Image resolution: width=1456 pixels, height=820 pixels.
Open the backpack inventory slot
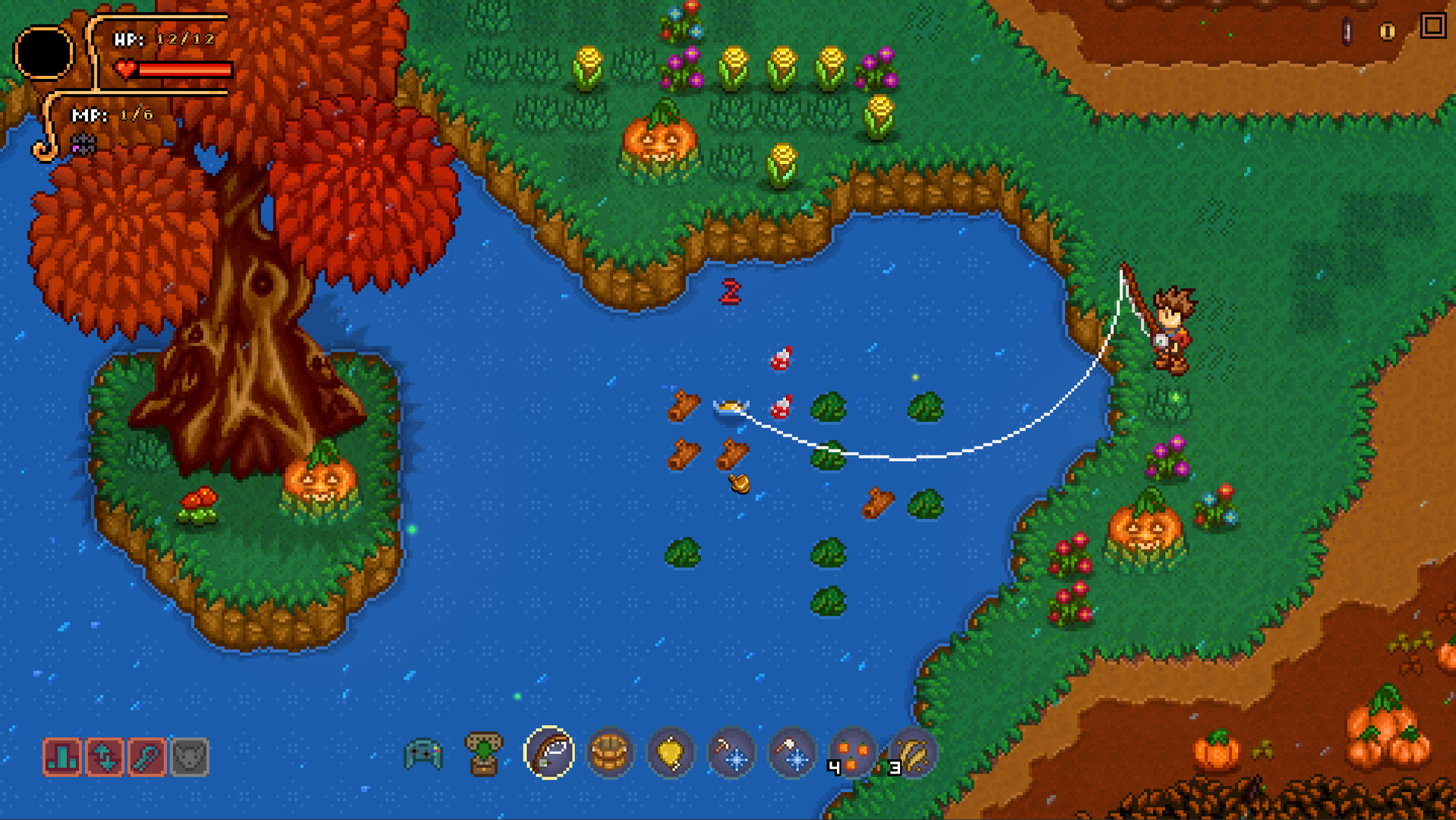(x=484, y=754)
